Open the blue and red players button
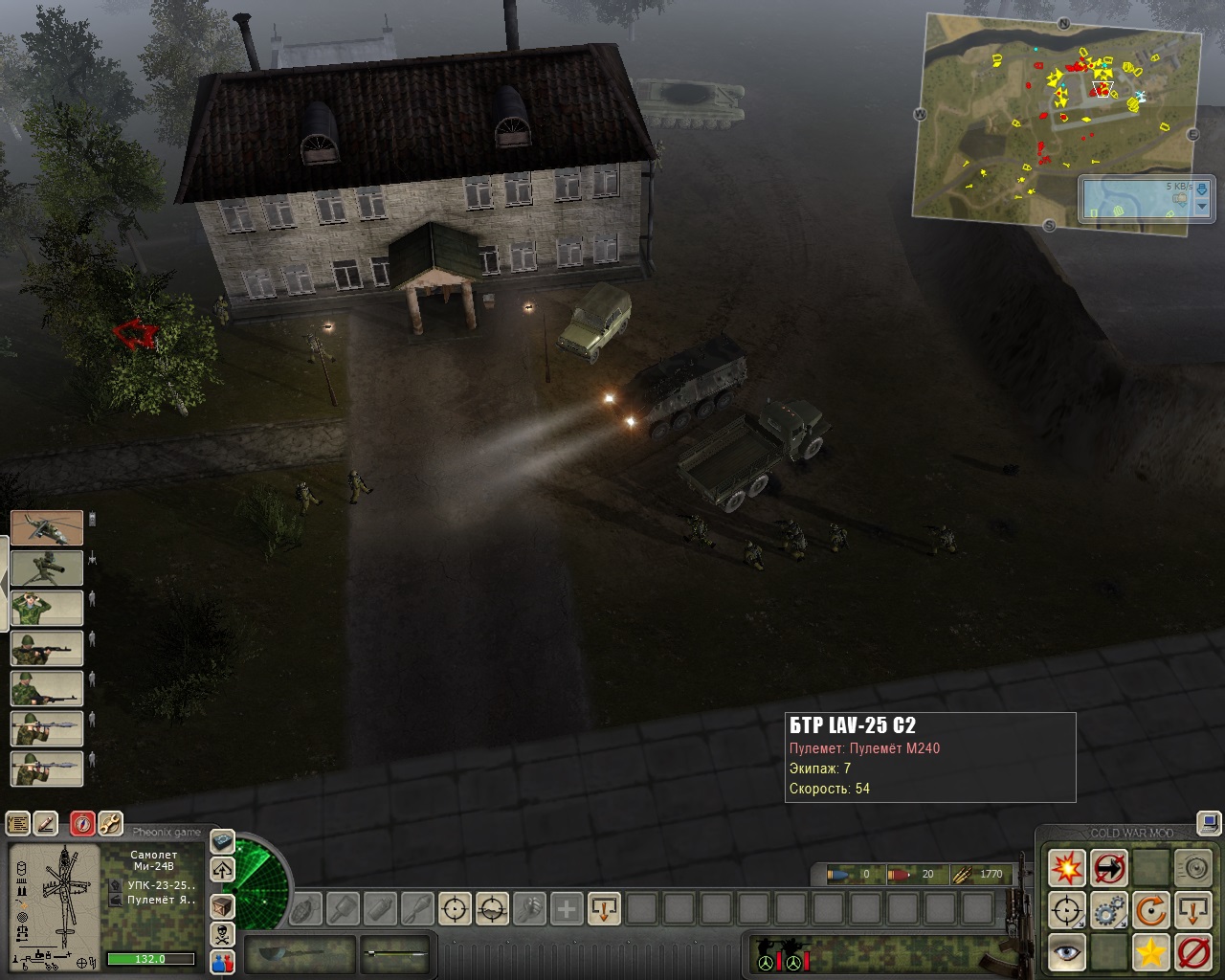 (x=222, y=962)
